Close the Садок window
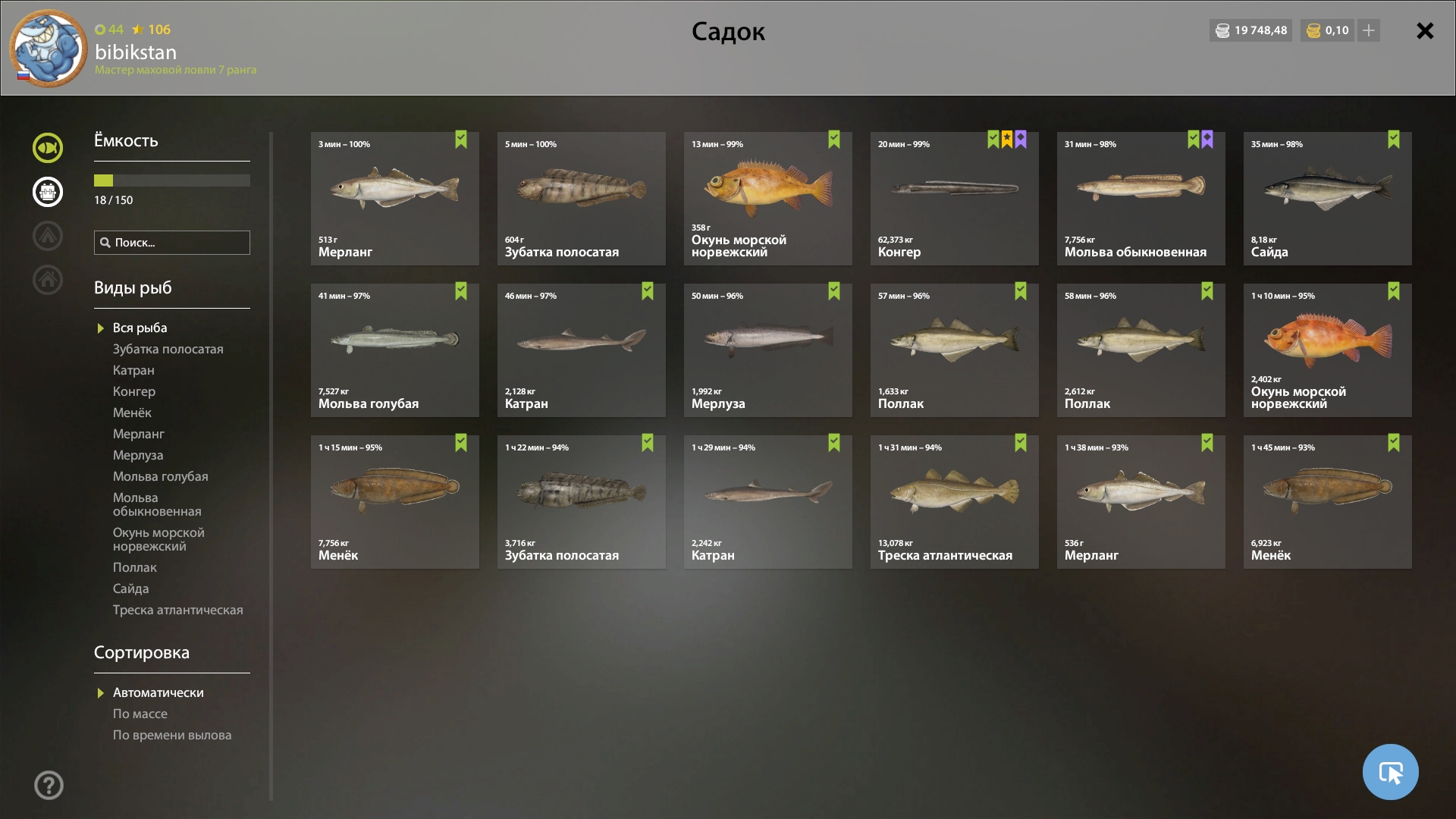 (x=1425, y=31)
